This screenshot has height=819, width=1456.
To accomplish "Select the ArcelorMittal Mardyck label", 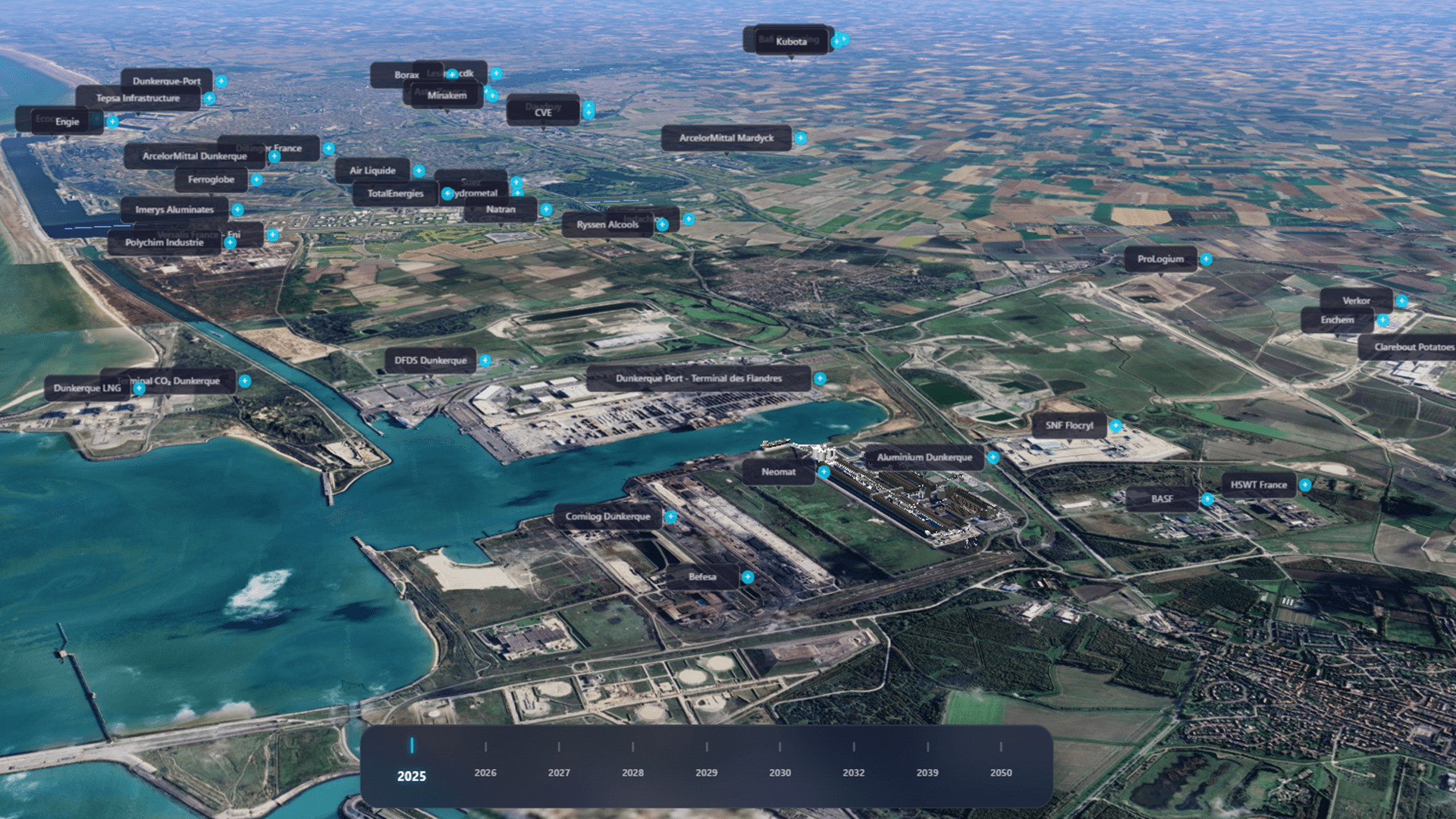I will (726, 138).
